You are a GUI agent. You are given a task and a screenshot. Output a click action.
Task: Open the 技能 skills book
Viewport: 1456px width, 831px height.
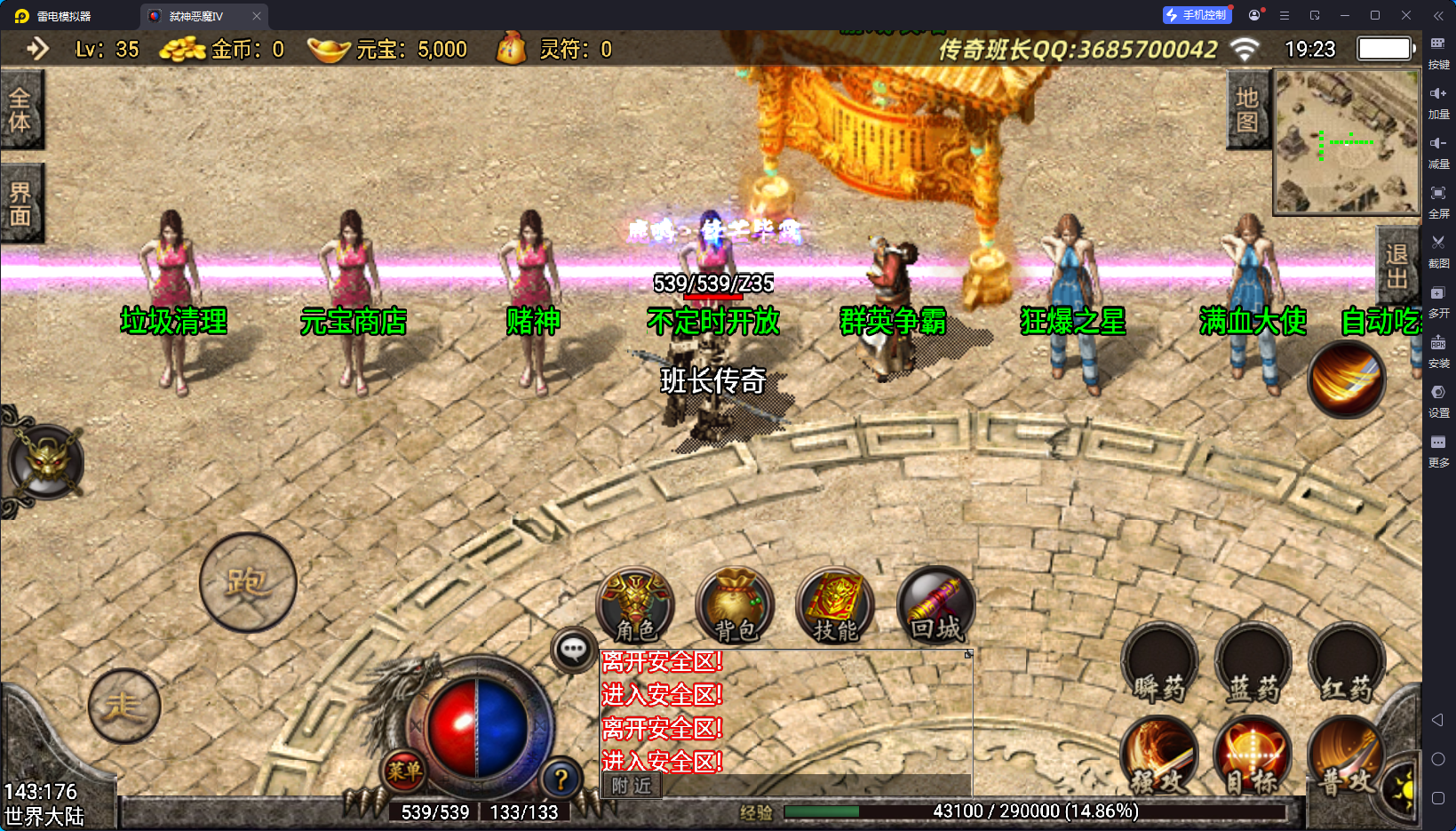(x=835, y=605)
